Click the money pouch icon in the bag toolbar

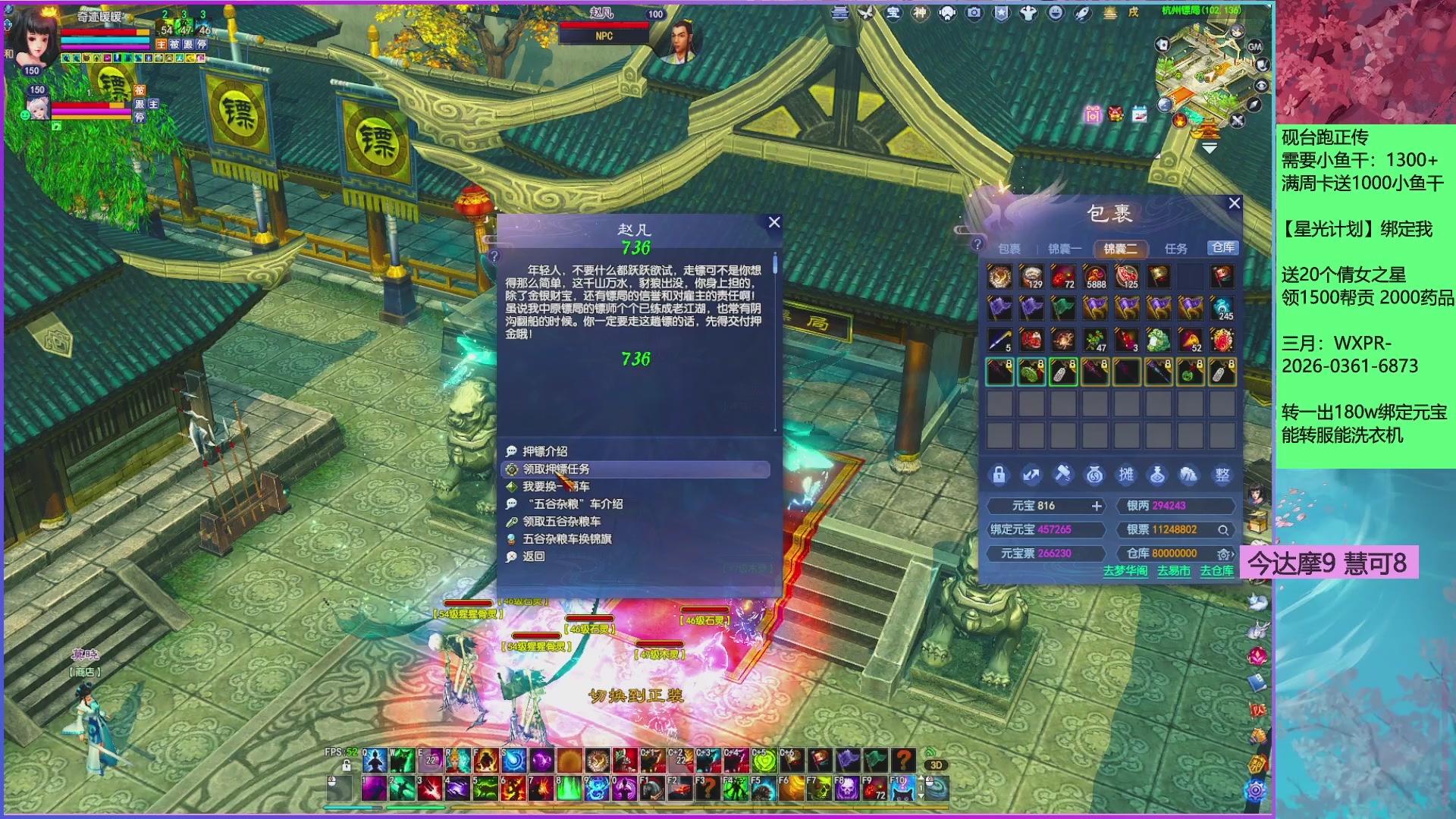pos(1094,475)
